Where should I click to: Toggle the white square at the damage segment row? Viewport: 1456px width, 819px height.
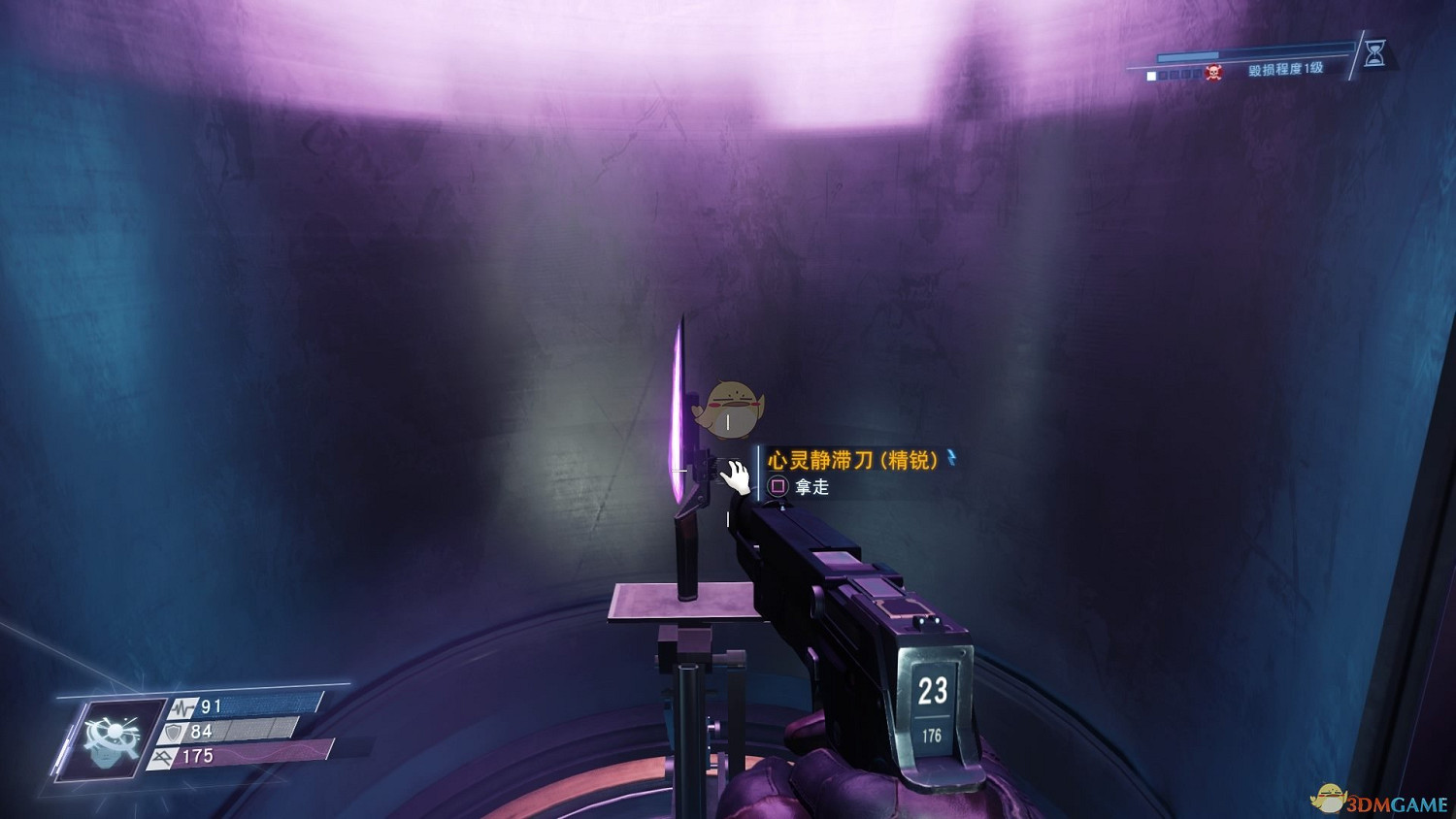[1151, 75]
